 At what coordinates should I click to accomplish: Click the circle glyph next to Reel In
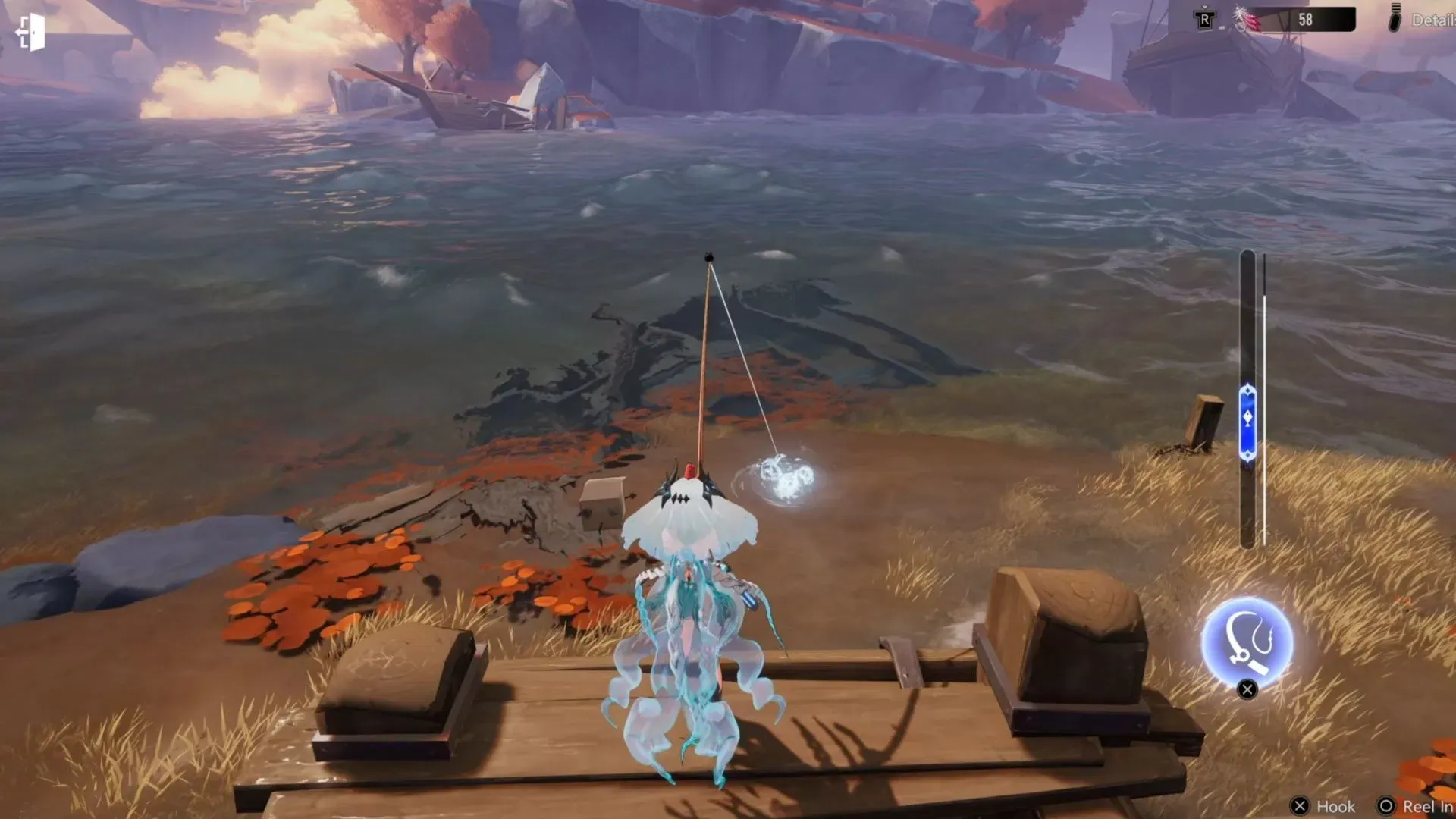tap(1385, 805)
